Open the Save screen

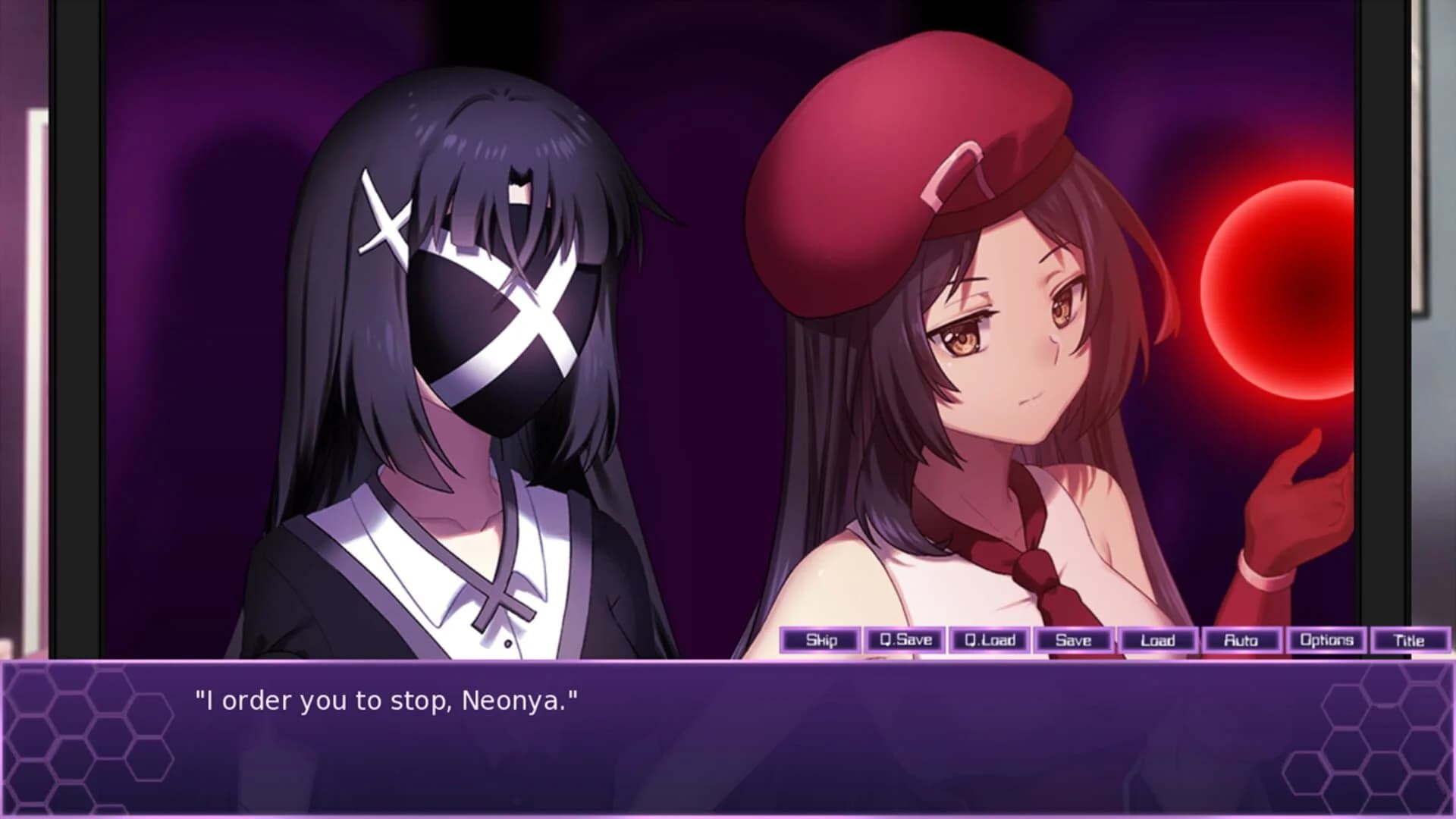point(1073,641)
